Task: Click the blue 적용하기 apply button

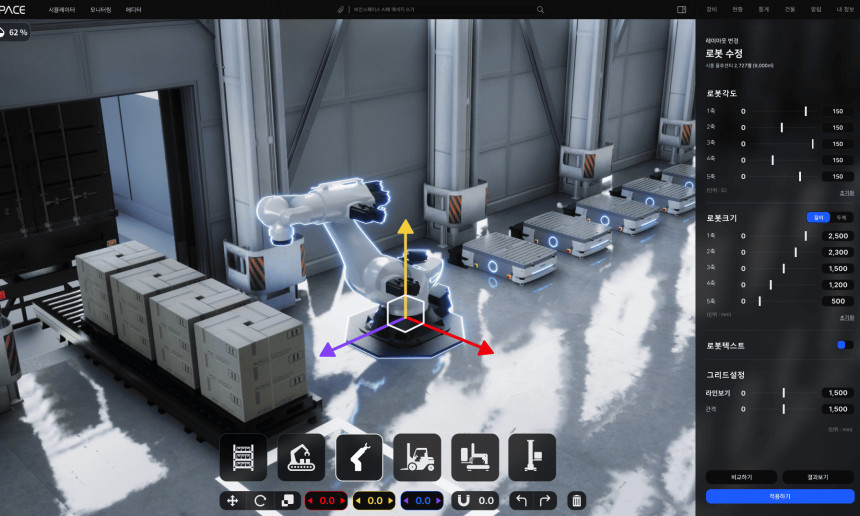Action: coord(780,496)
